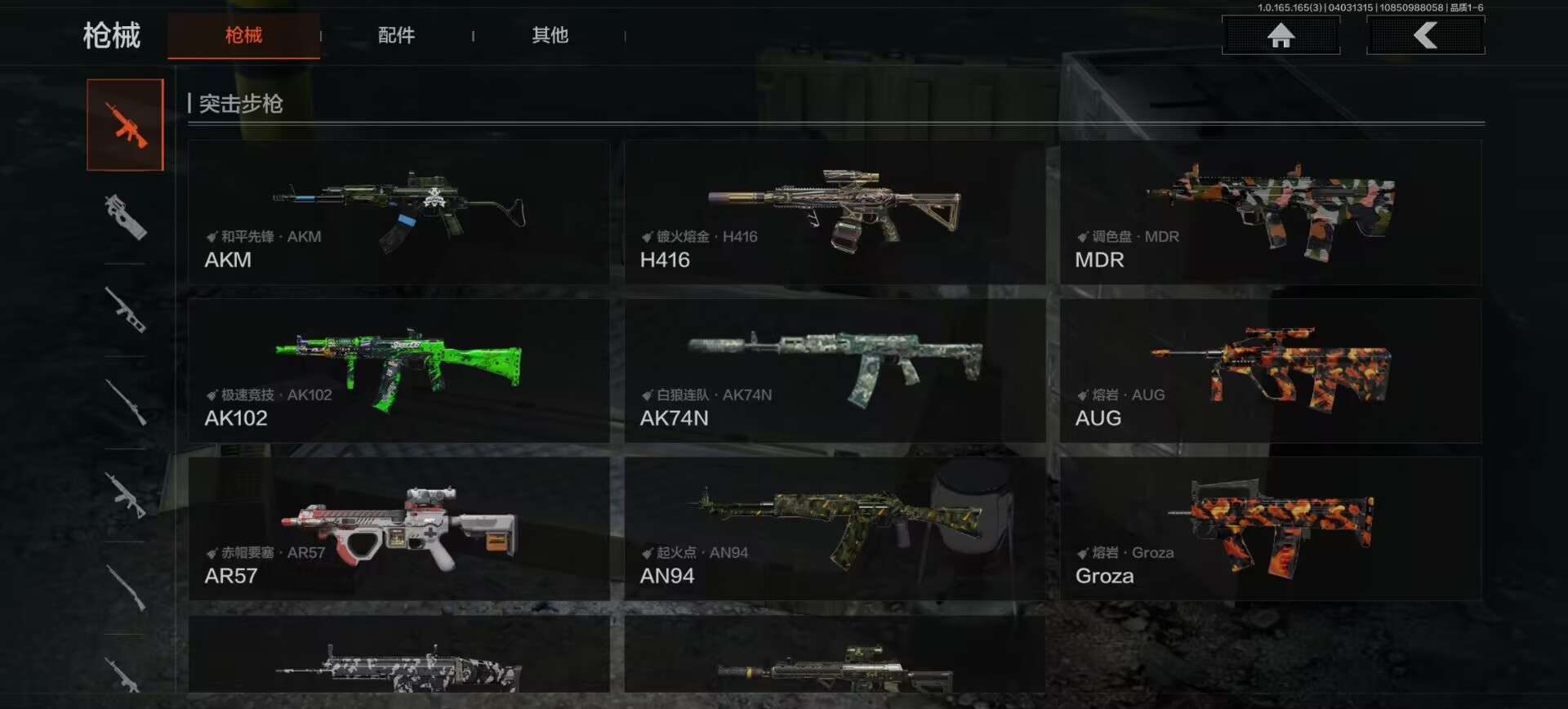Choose the AKM weapon card

[399, 212]
